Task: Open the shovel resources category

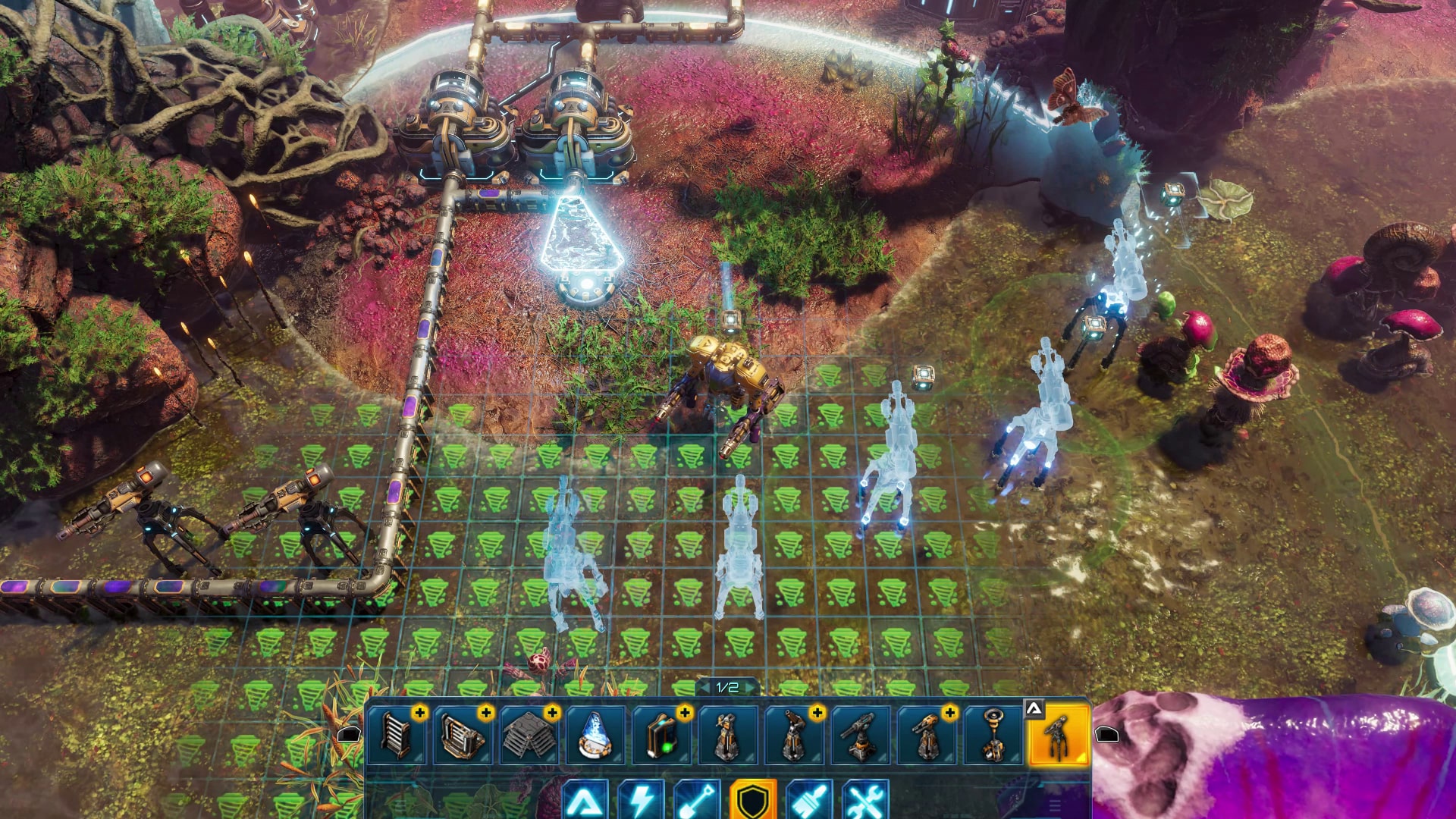Action: (x=697, y=801)
